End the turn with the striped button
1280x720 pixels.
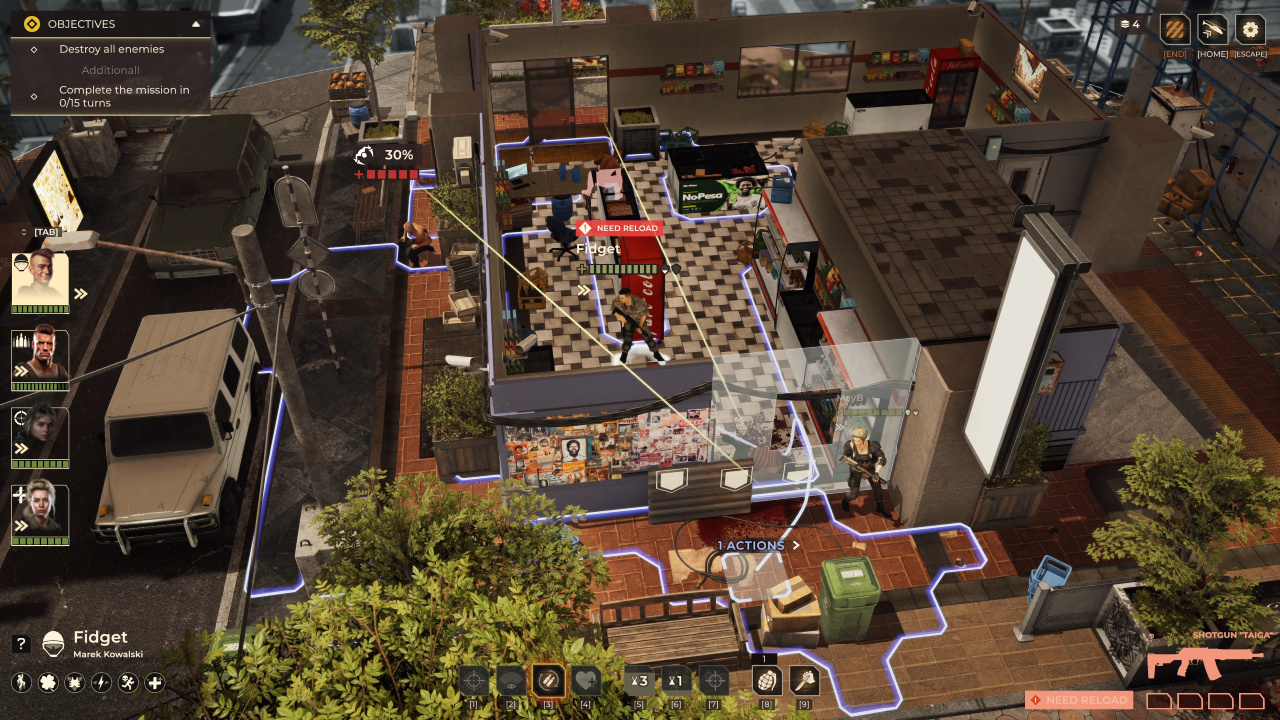click(1175, 29)
